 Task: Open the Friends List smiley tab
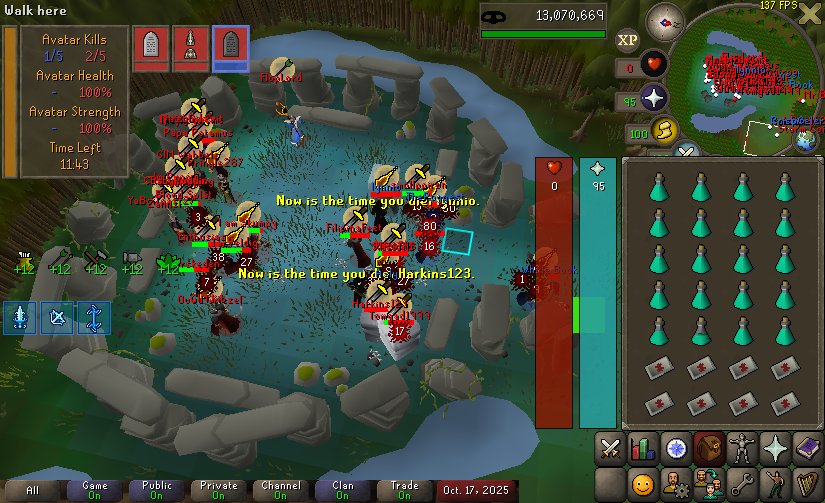643,485
